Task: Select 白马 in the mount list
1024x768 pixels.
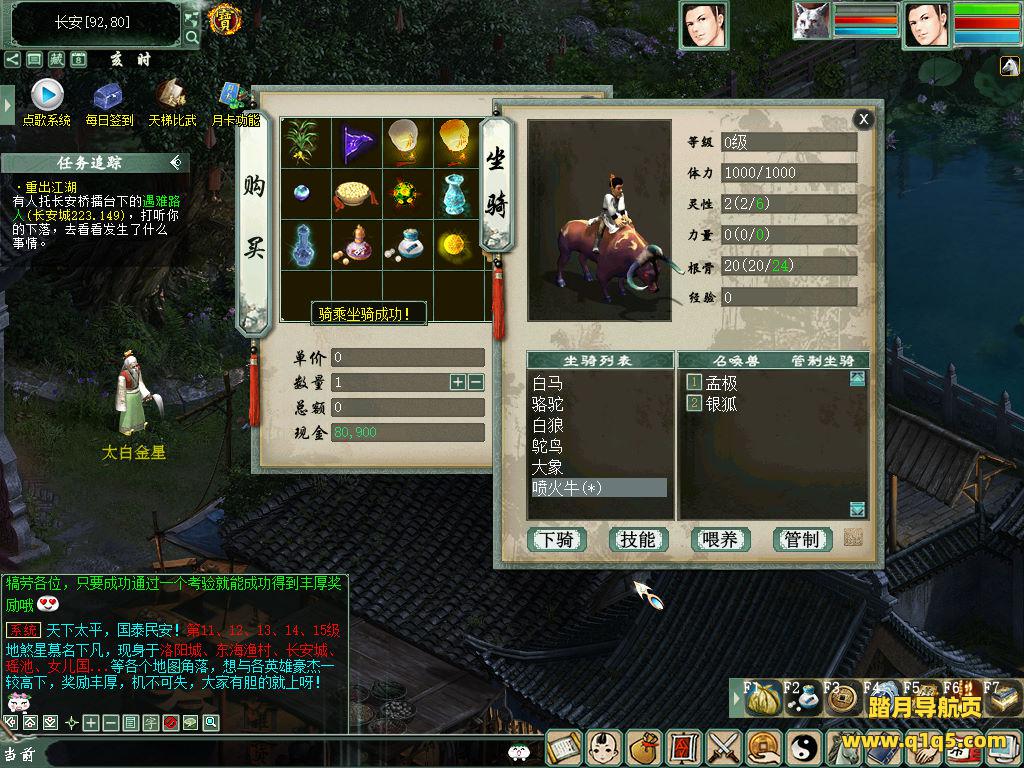Action: coord(548,383)
